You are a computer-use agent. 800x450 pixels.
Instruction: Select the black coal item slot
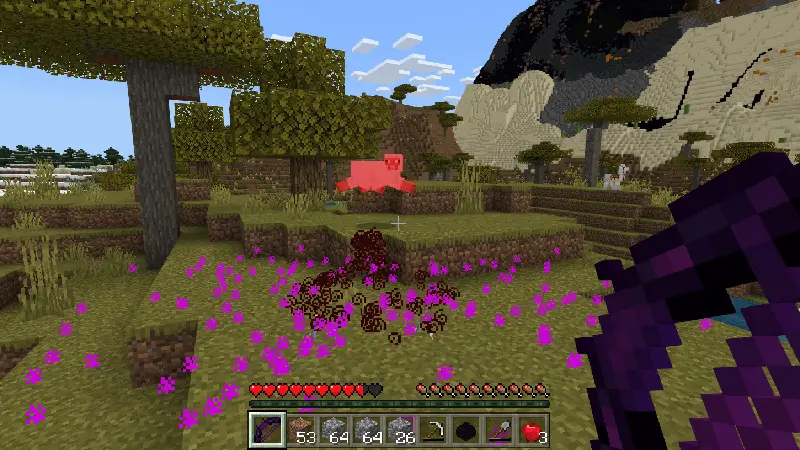coord(466,430)
